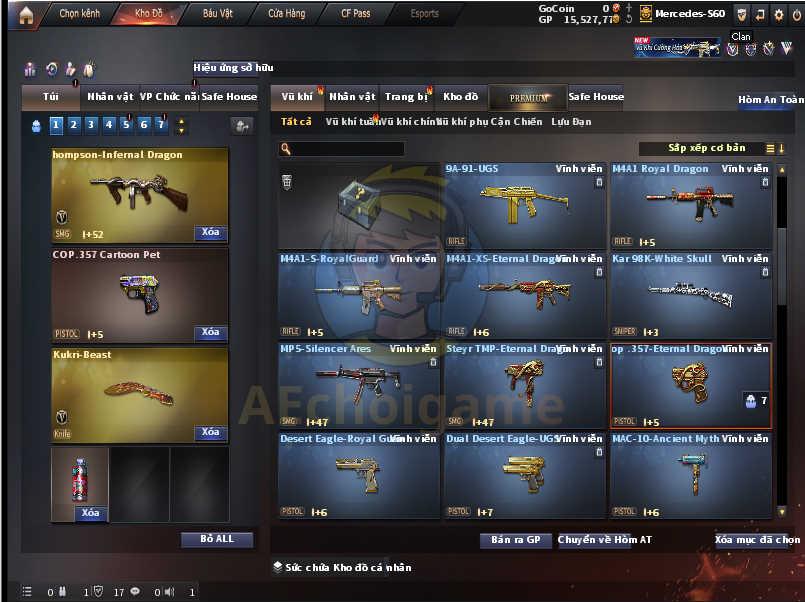Select the Kar 98K-White Skull sniper
The image size is (805, 602).
(x=690, y=295)
